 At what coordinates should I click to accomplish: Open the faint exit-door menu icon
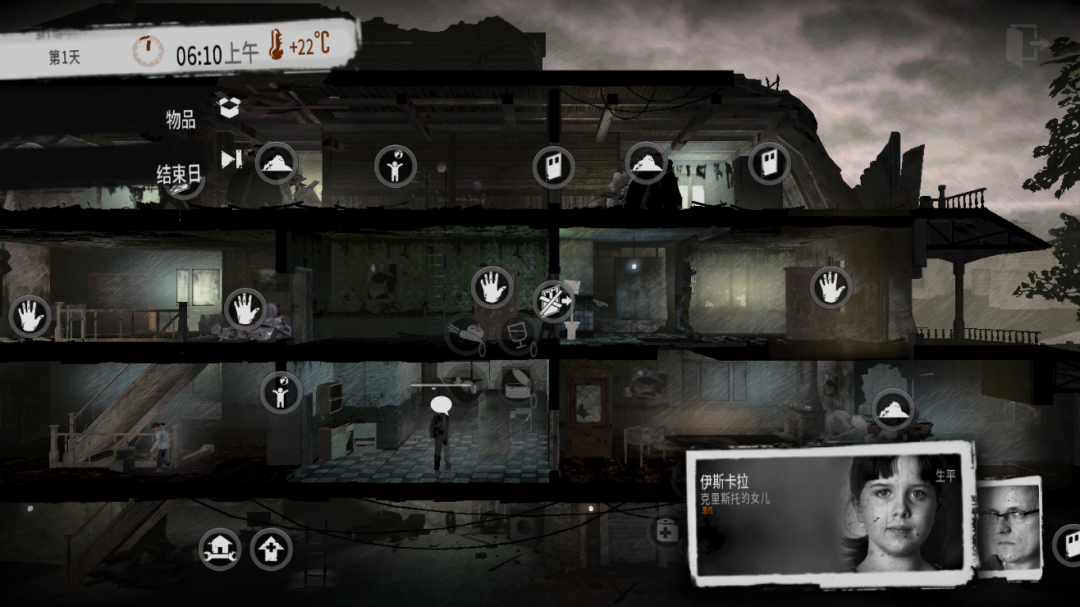1027,46
